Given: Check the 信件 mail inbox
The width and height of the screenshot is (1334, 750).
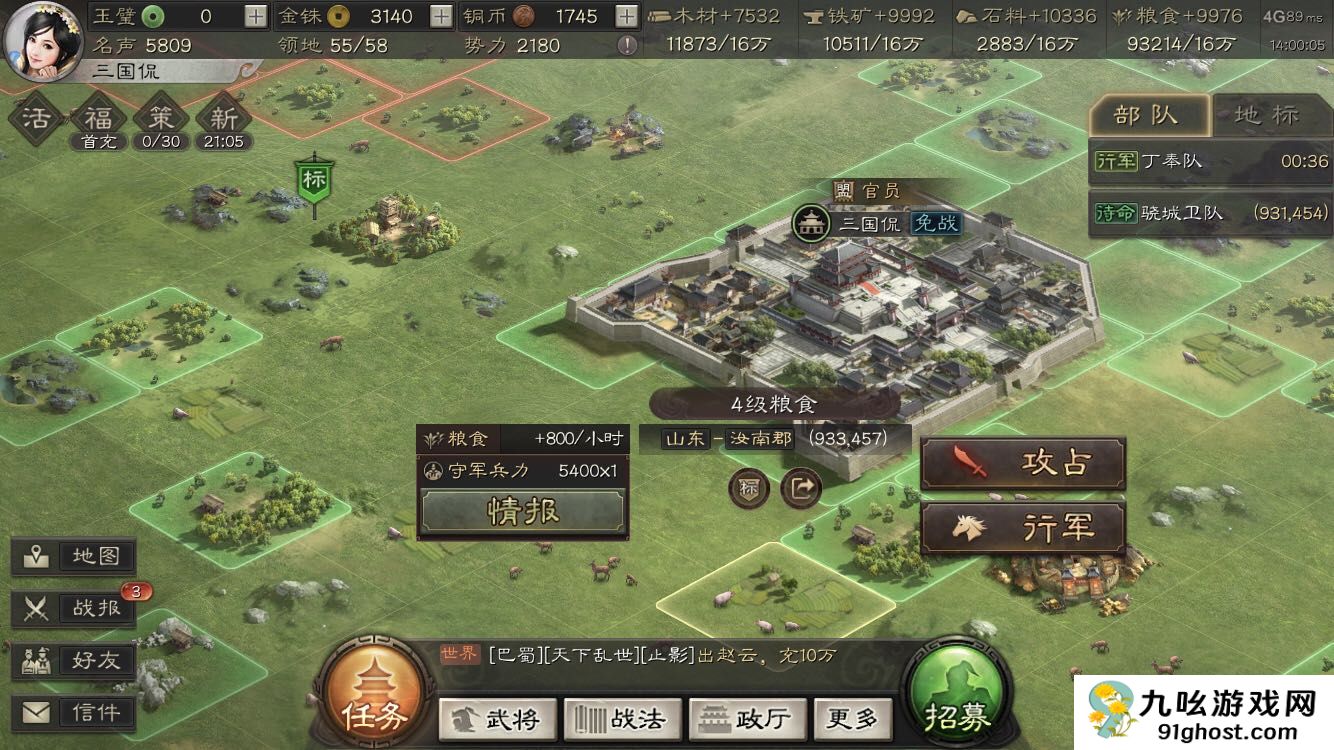Looking at the screenshot, I should 74,712.
